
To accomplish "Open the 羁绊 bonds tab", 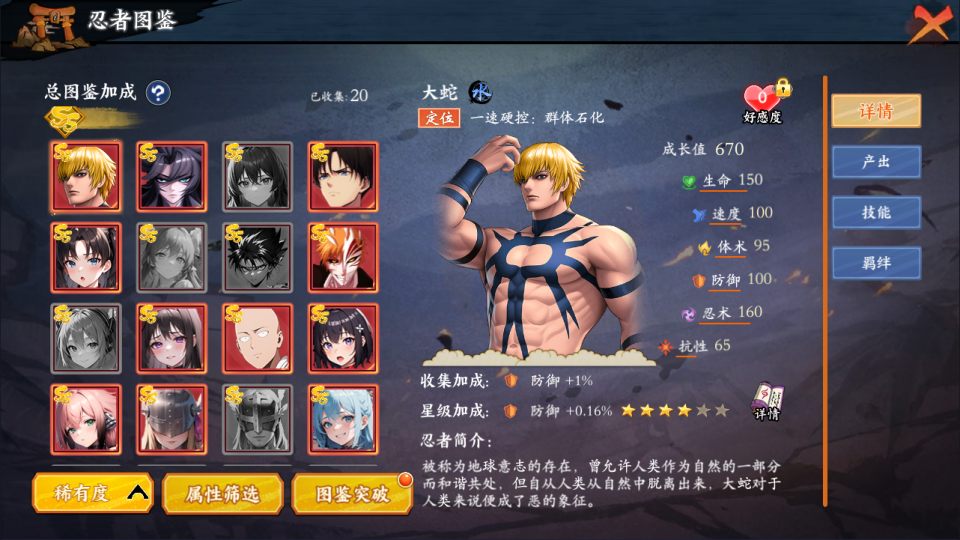I will tap(876, 262).
